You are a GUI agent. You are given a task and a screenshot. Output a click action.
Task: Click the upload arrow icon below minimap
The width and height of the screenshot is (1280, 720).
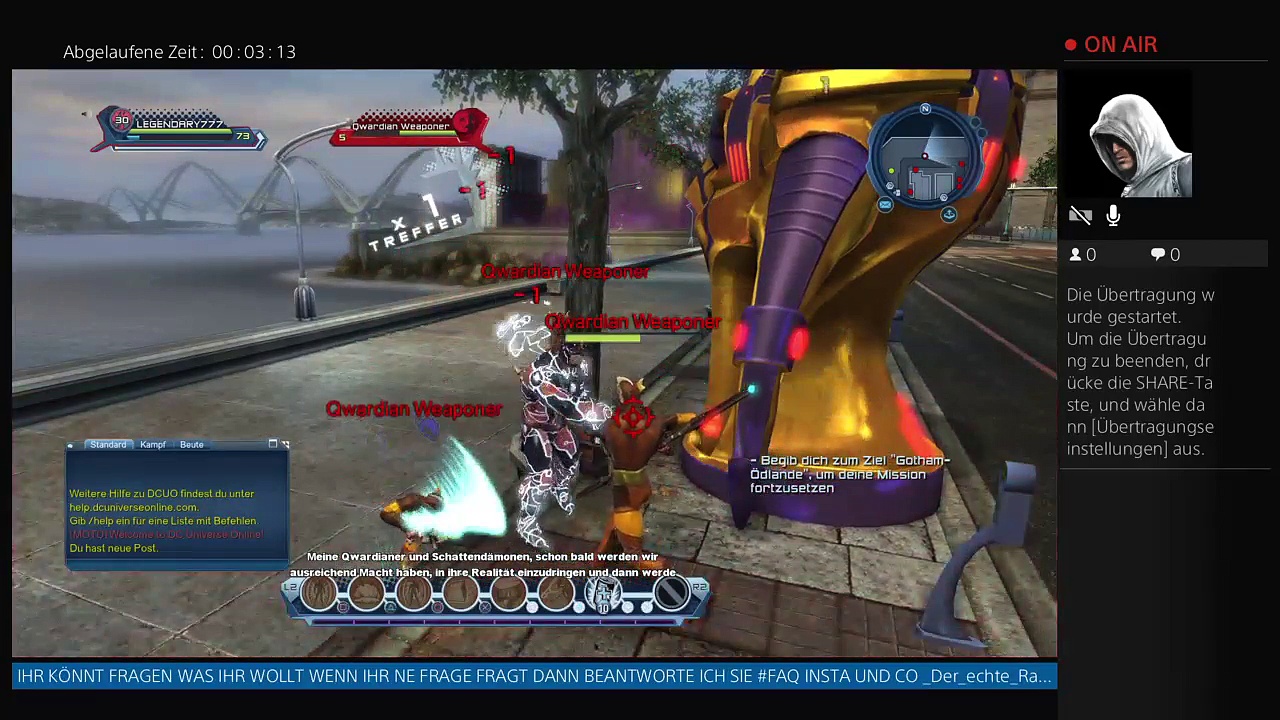point(948,214)
